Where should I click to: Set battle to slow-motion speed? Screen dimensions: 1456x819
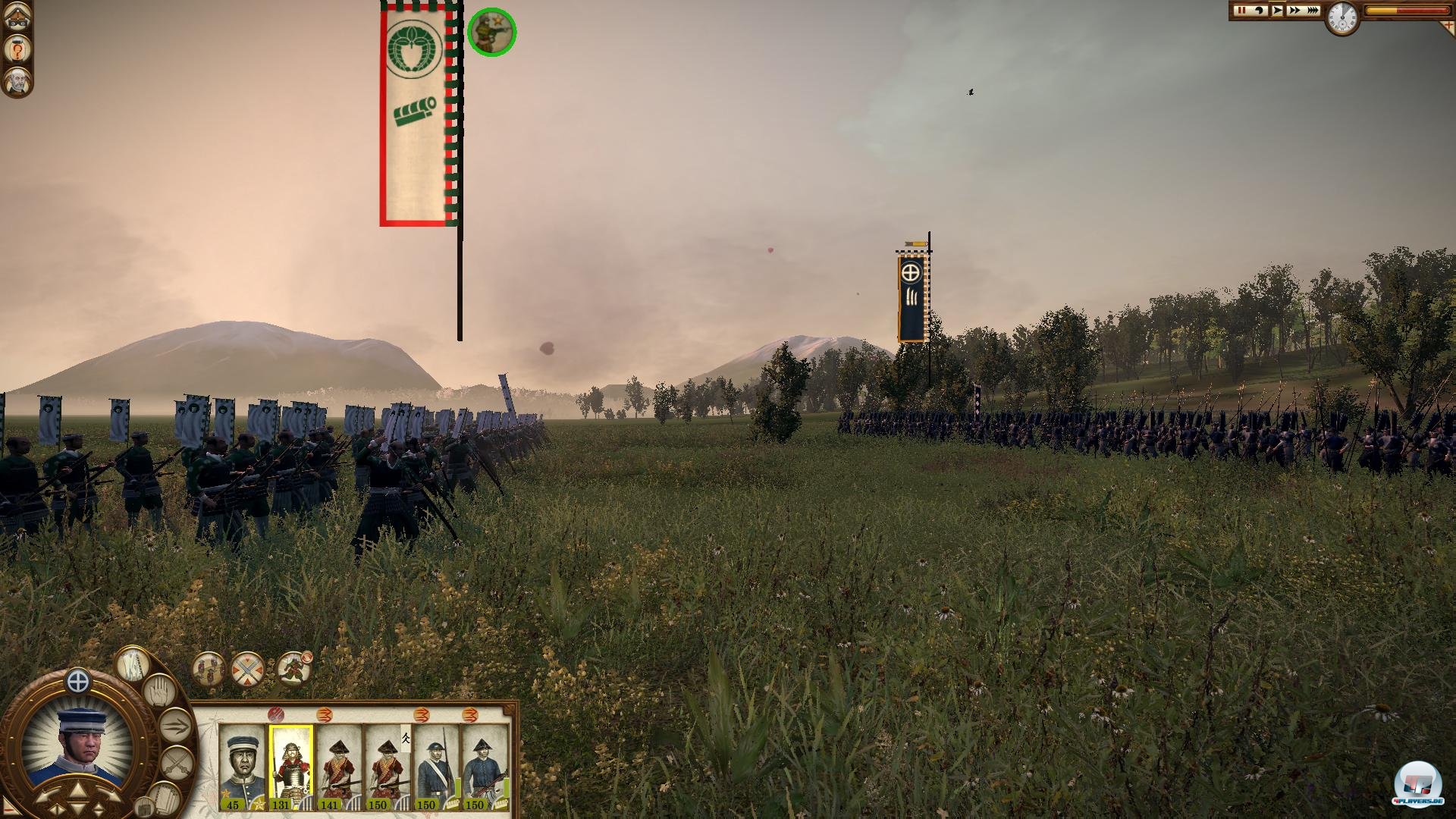[1260, 11]
